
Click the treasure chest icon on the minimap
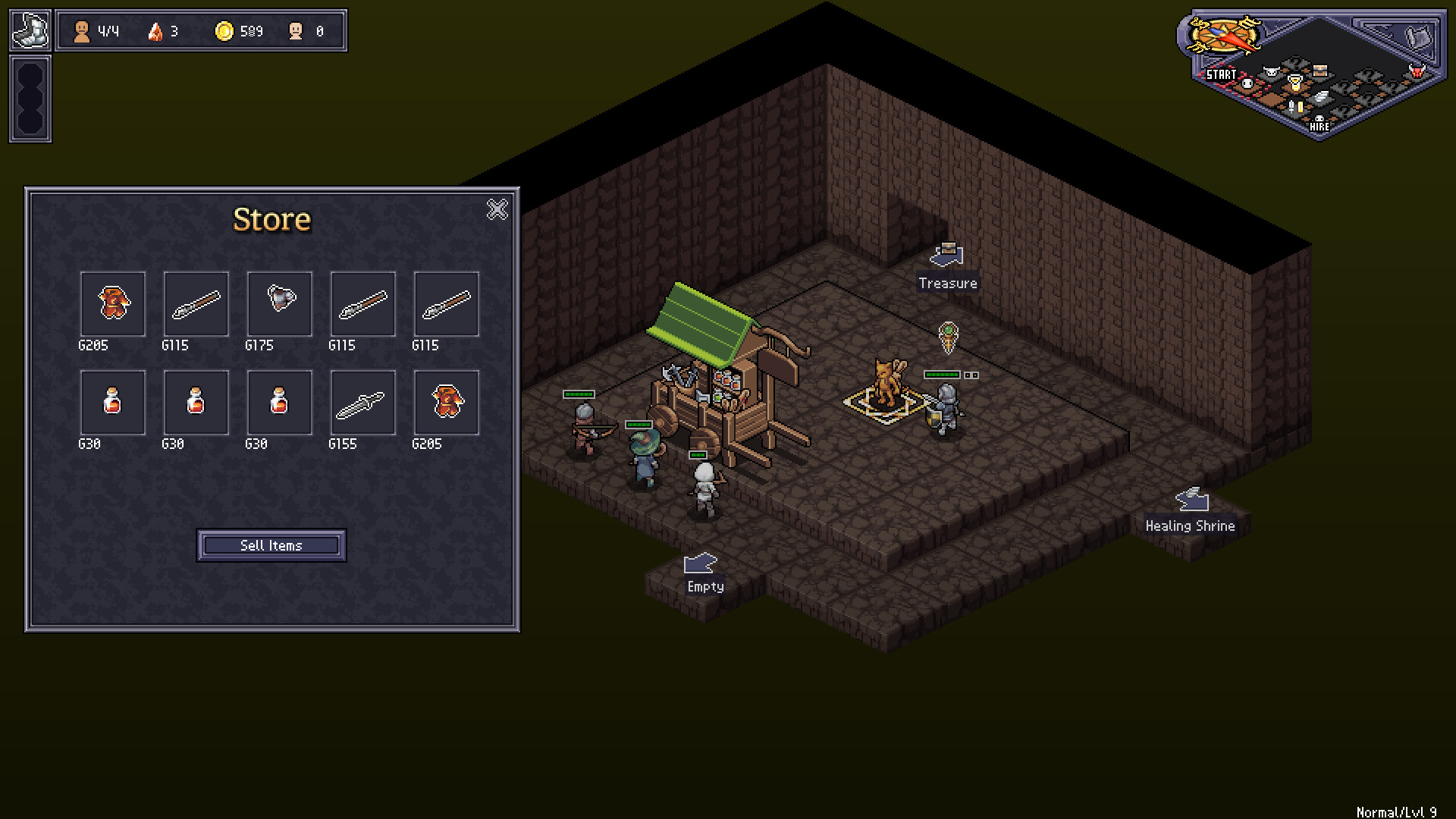(1320, 71)
